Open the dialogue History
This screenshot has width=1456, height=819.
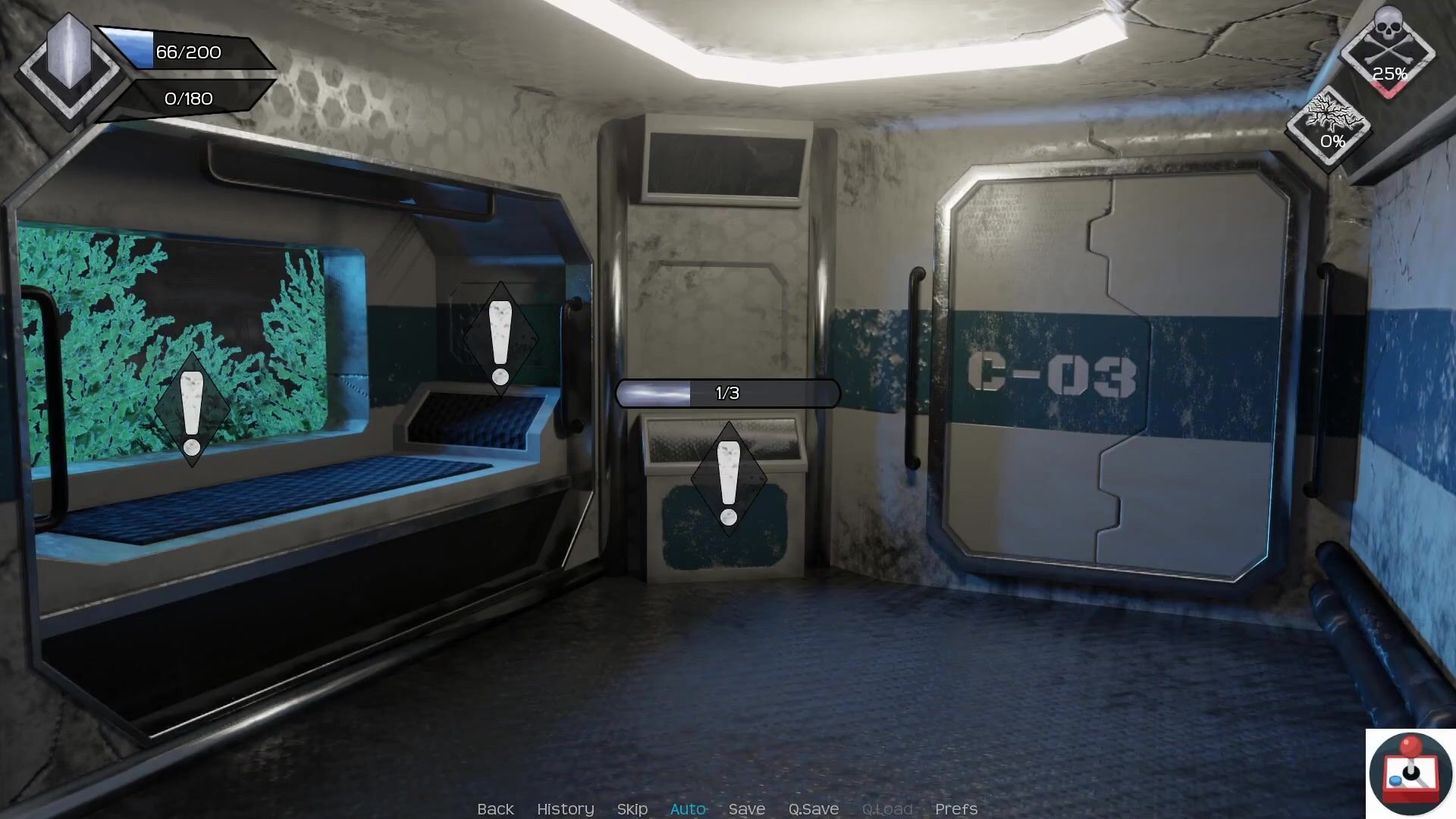pos(565,809)
